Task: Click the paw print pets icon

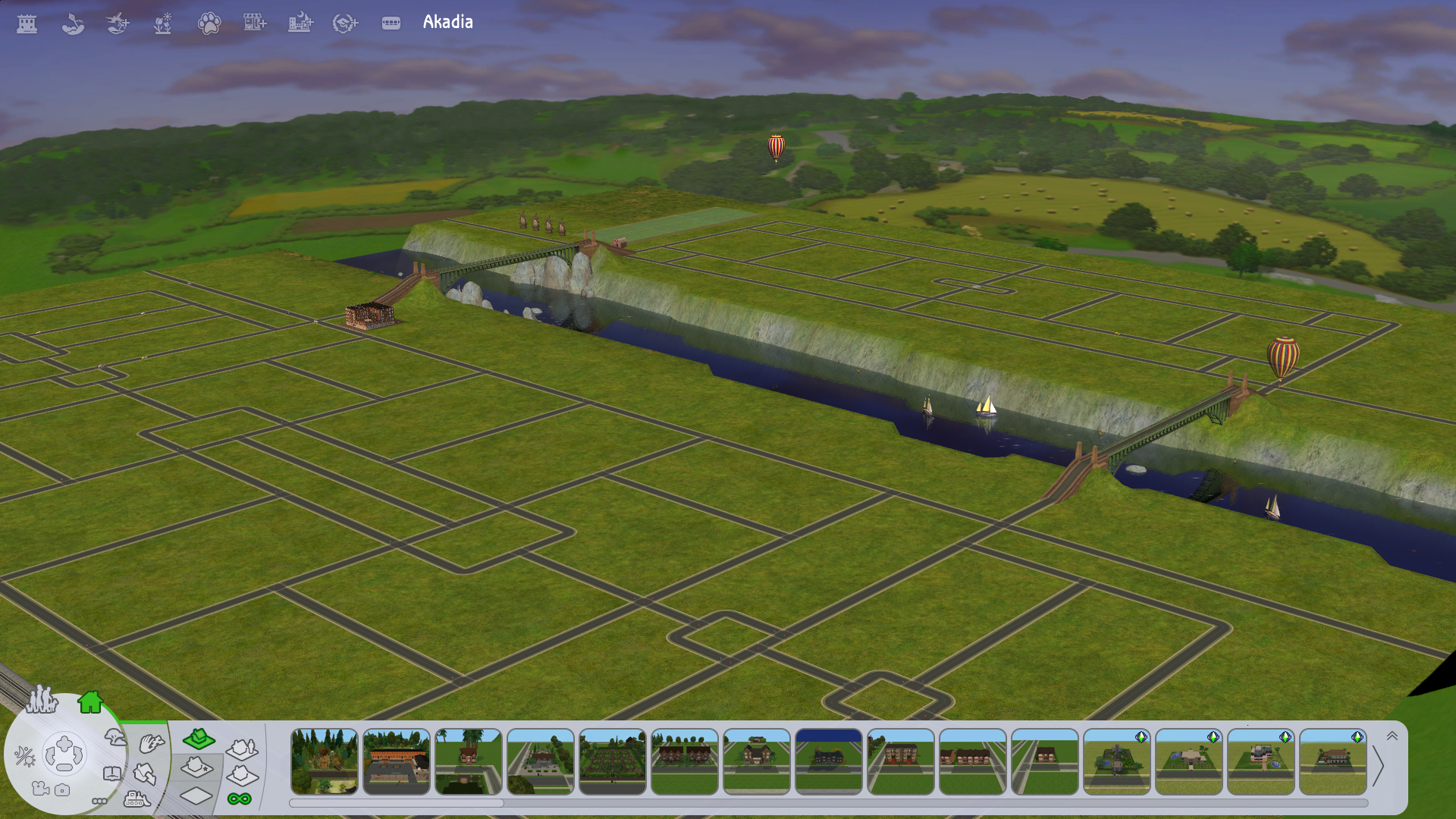Action: click(x=209, y=24)
